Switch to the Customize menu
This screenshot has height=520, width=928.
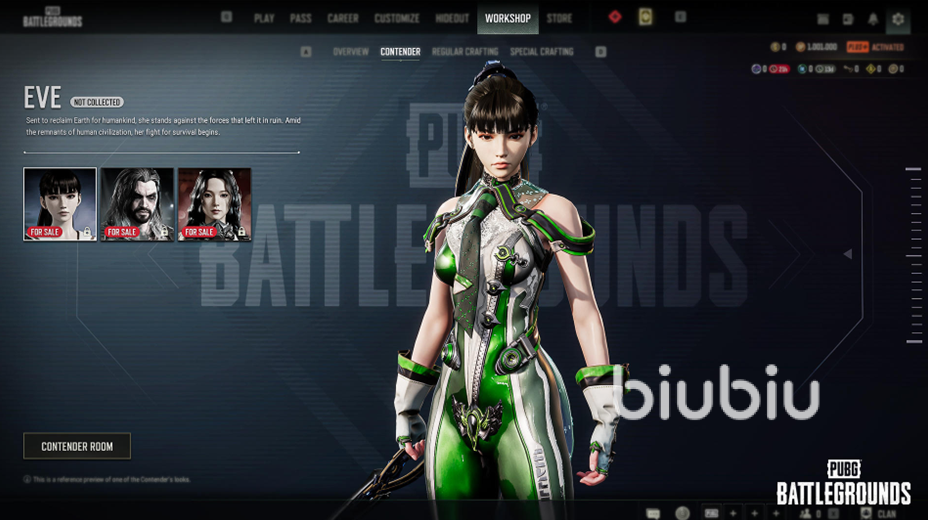[397, 18]
